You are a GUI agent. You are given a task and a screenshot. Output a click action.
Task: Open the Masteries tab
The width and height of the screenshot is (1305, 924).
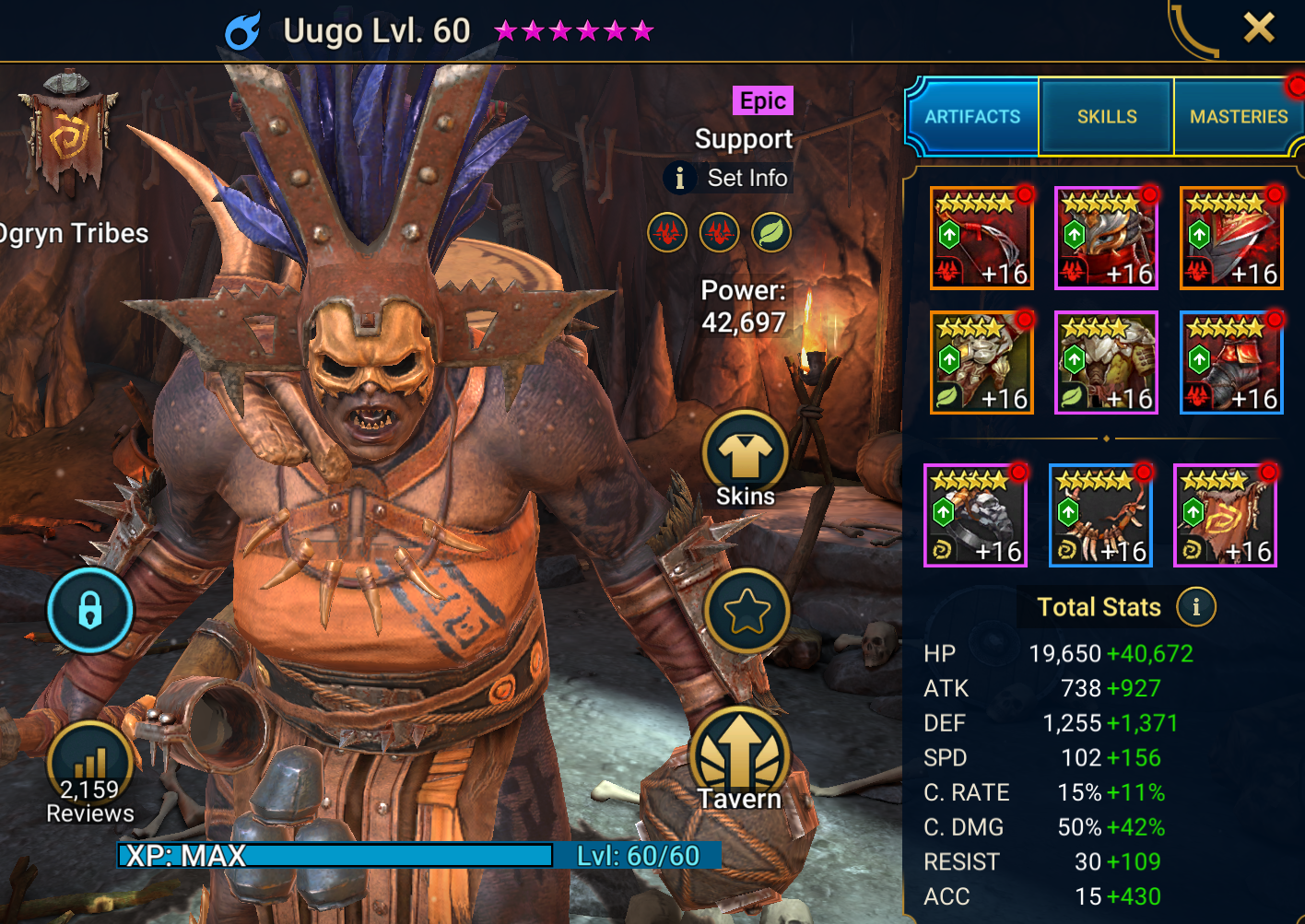pos(1238,117)
